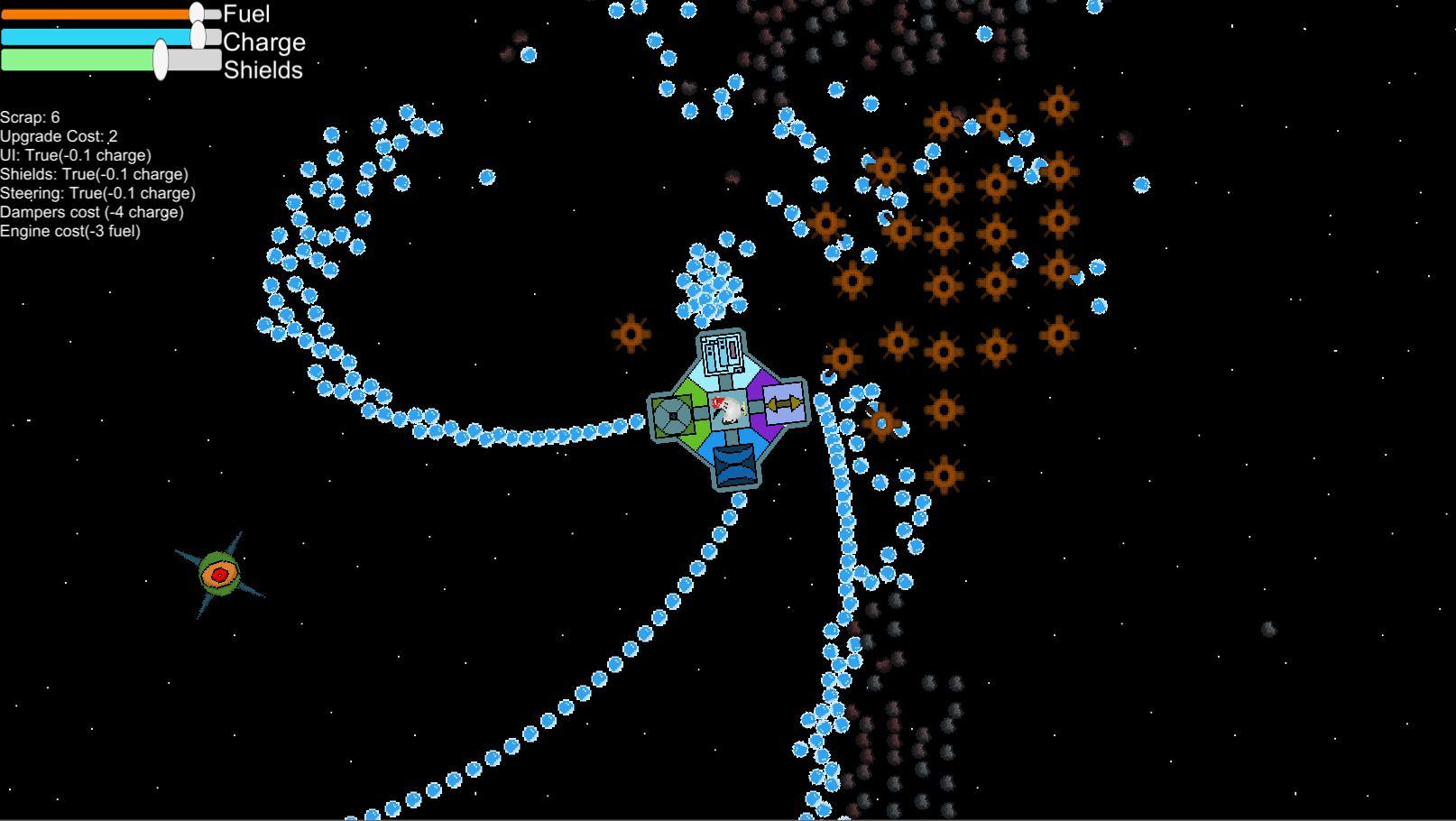Click the green-ringed planet in the lower left
The image size is (1456, 821).
pyautogui.click(x=220, y=574)
